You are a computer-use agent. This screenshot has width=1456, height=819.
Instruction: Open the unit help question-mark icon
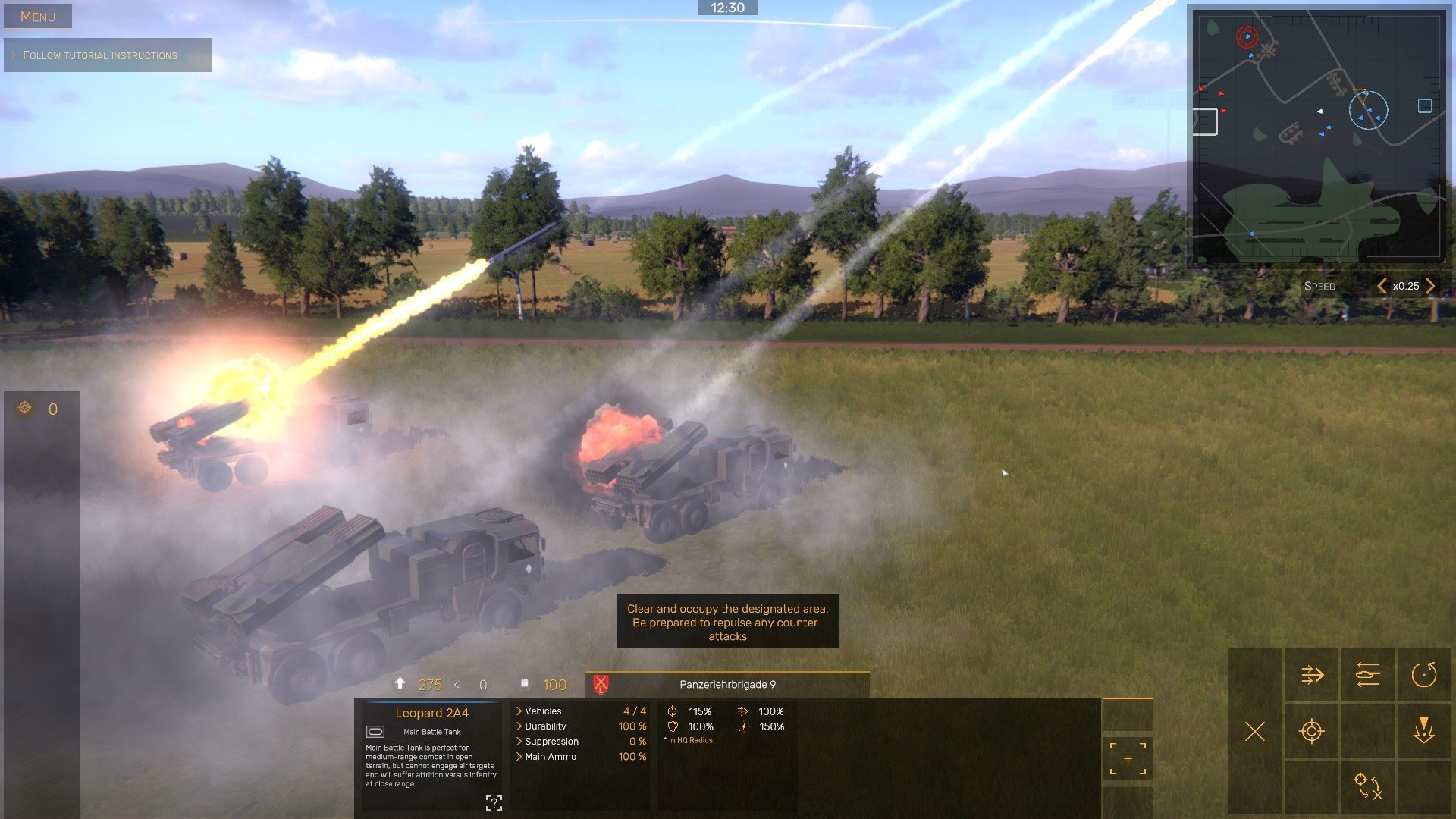[x=494, y=803]
